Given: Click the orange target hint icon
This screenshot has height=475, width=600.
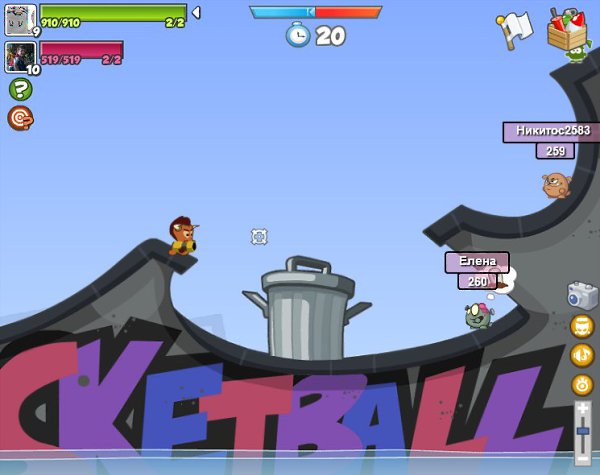Looking at the screenshot, I should 20,118.
